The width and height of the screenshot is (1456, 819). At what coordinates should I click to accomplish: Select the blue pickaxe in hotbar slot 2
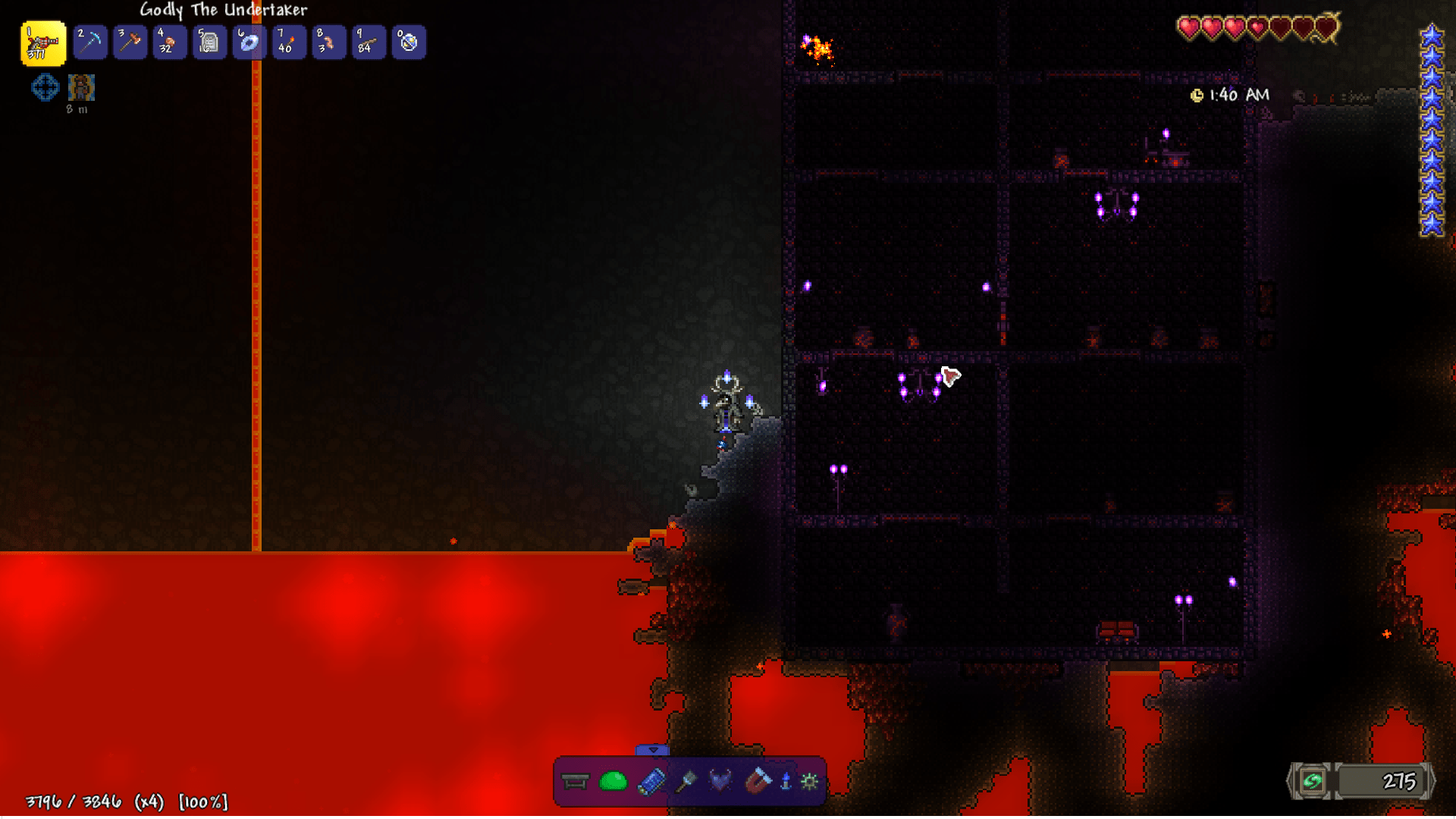tap(89, 42)
